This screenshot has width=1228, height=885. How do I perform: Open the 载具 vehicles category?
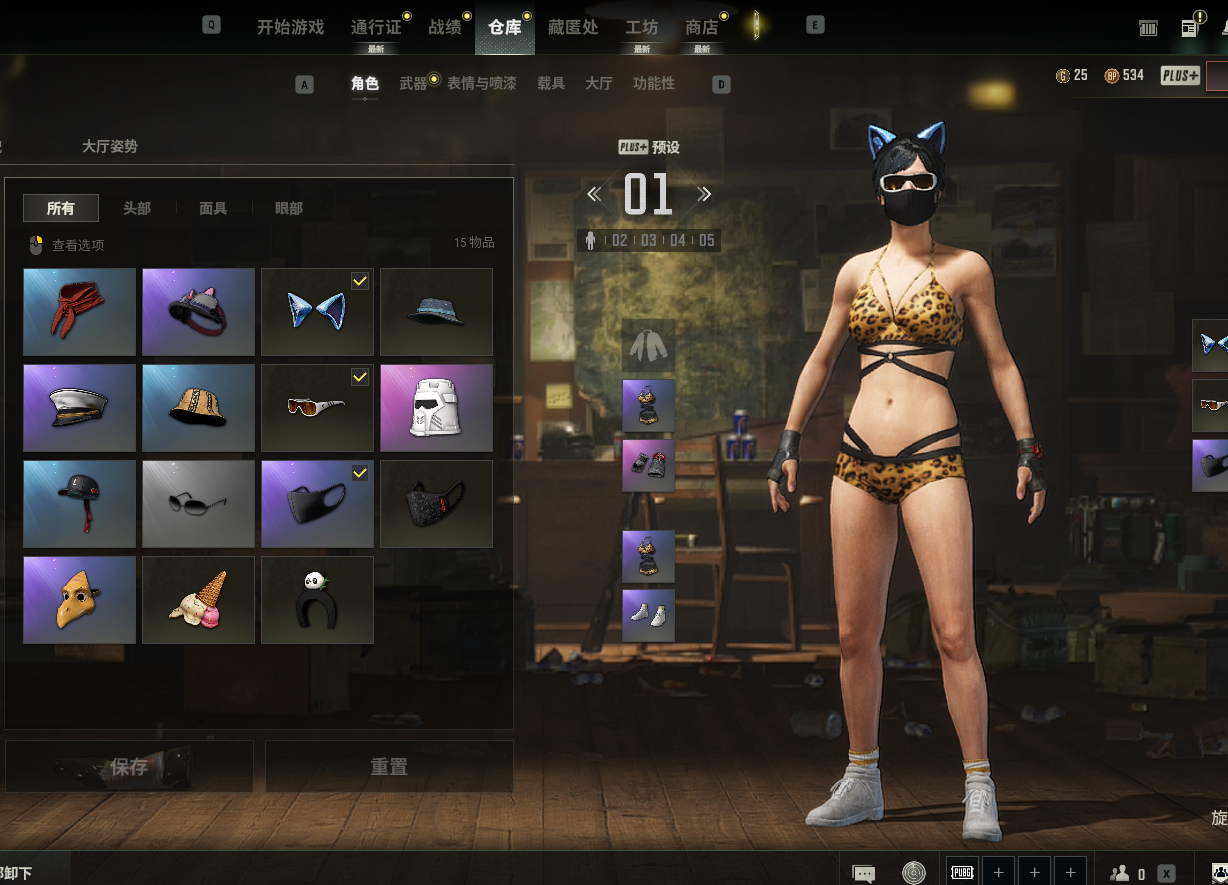[x=551, y=84]
